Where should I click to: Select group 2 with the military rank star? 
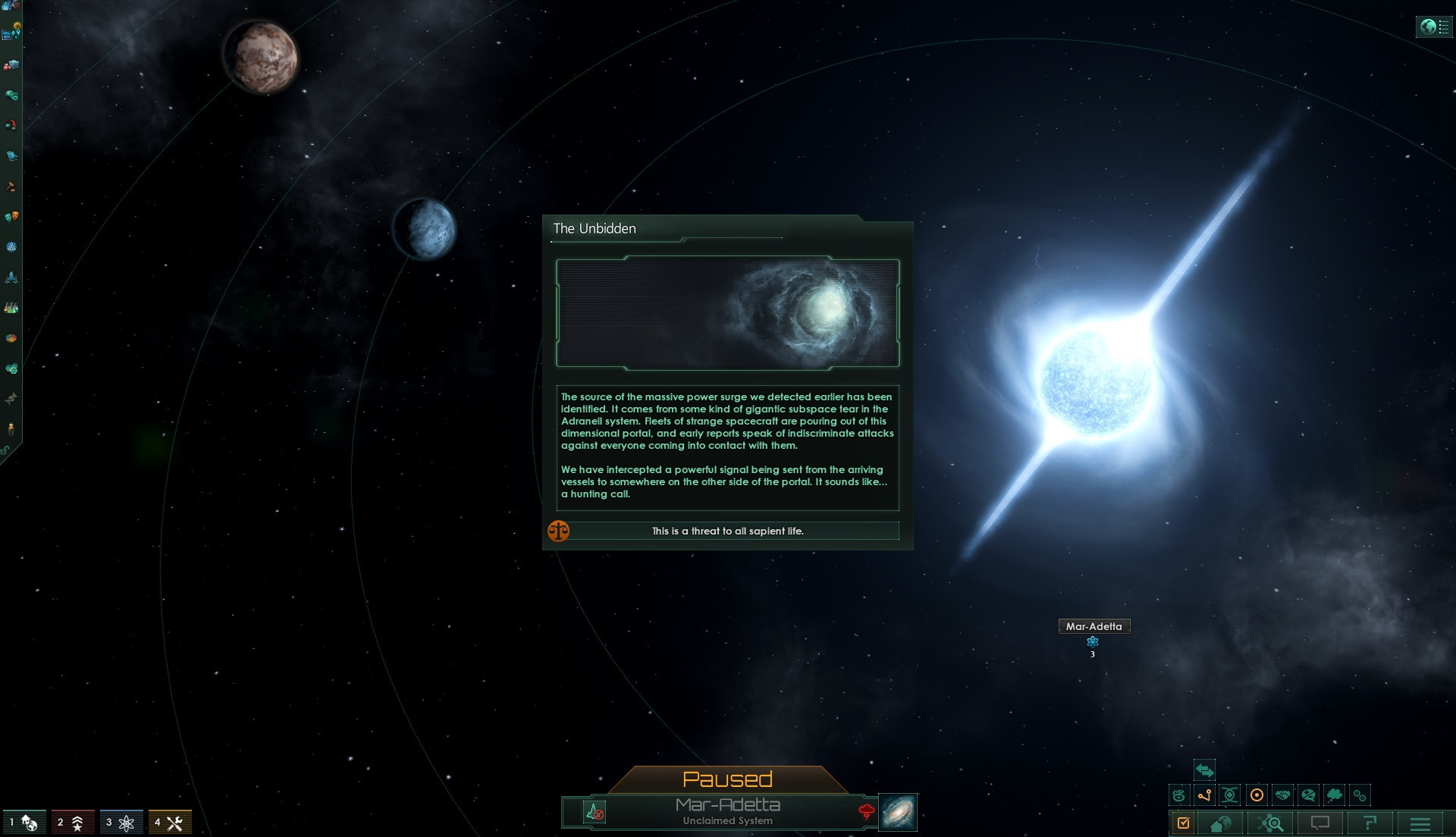pos(73,823)
